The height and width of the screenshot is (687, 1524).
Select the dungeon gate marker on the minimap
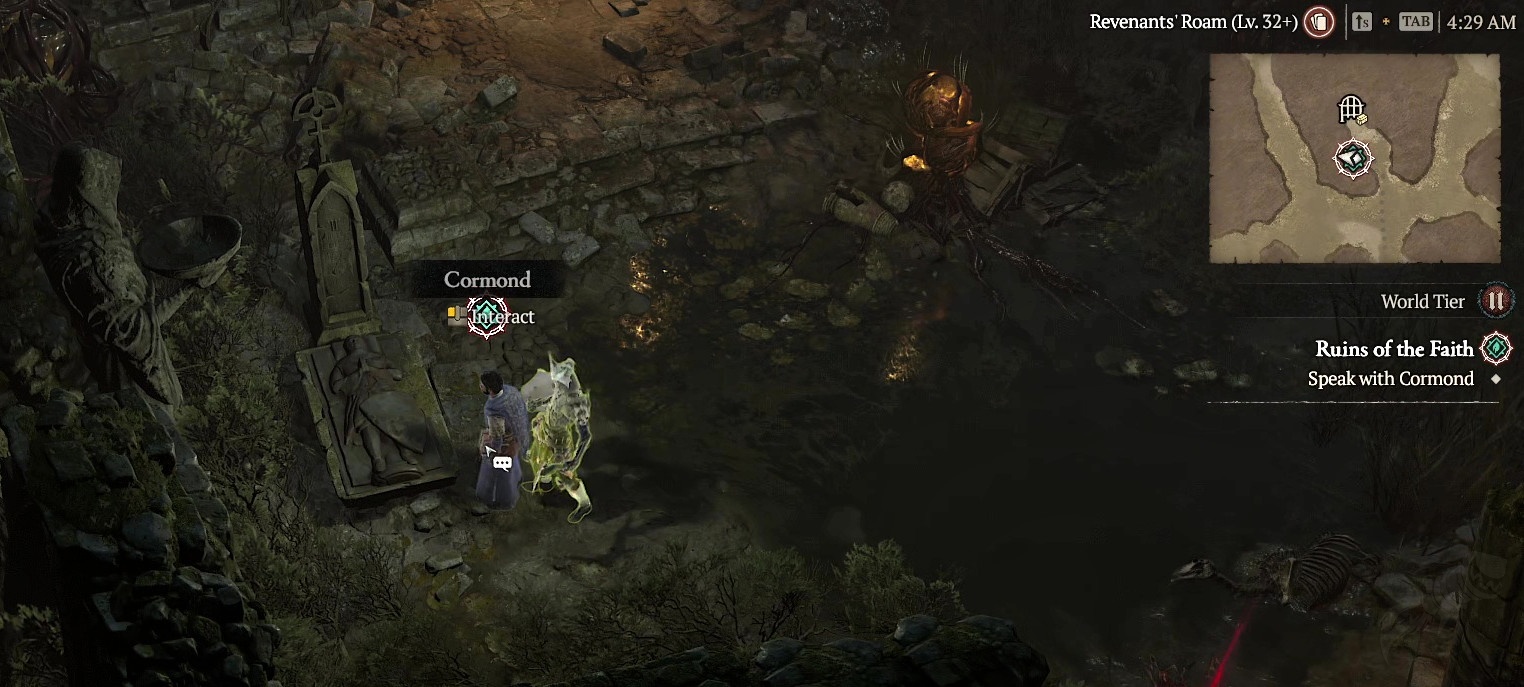click(x=1351, y=108)
